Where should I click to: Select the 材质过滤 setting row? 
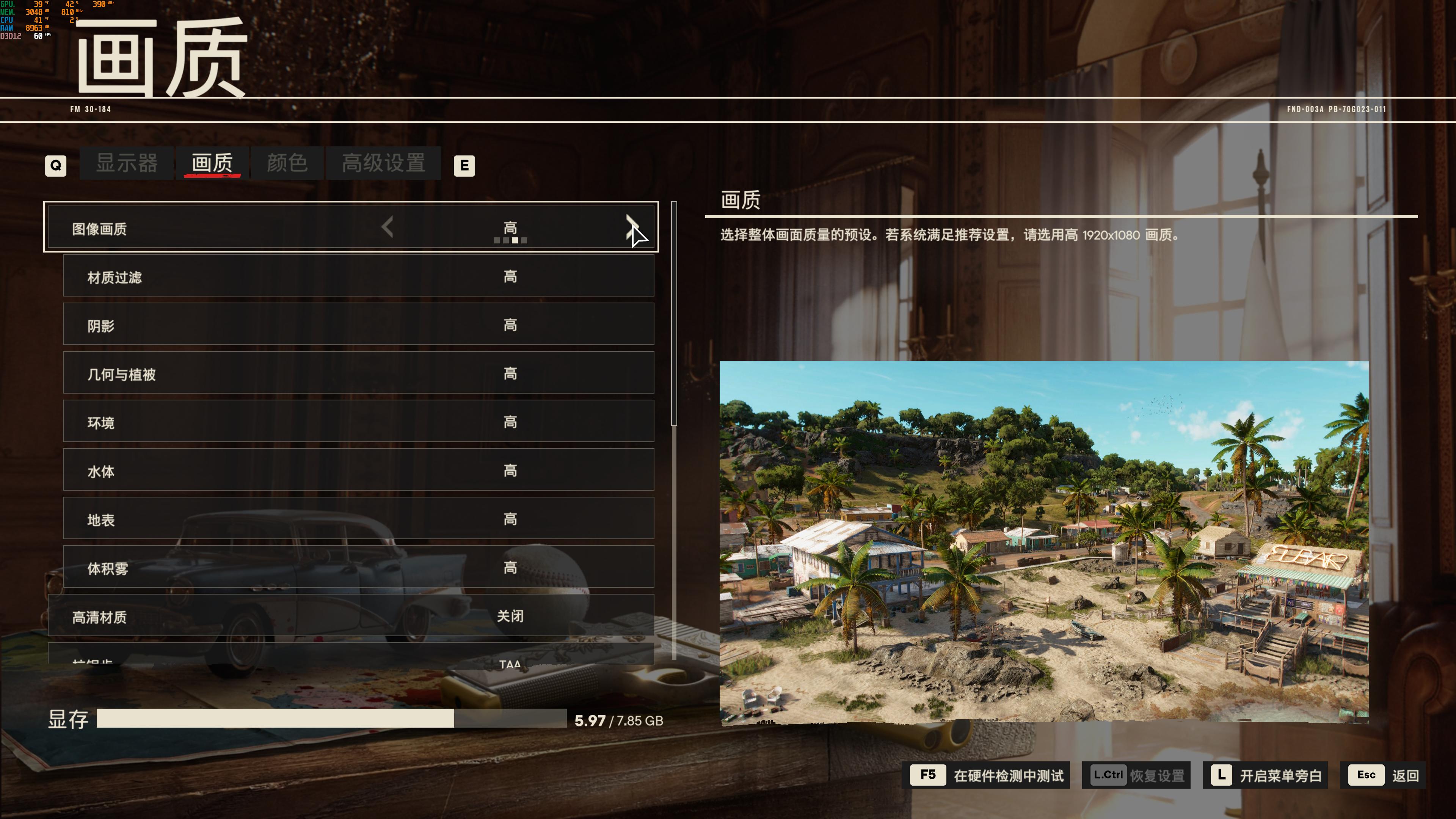(358, 276)
